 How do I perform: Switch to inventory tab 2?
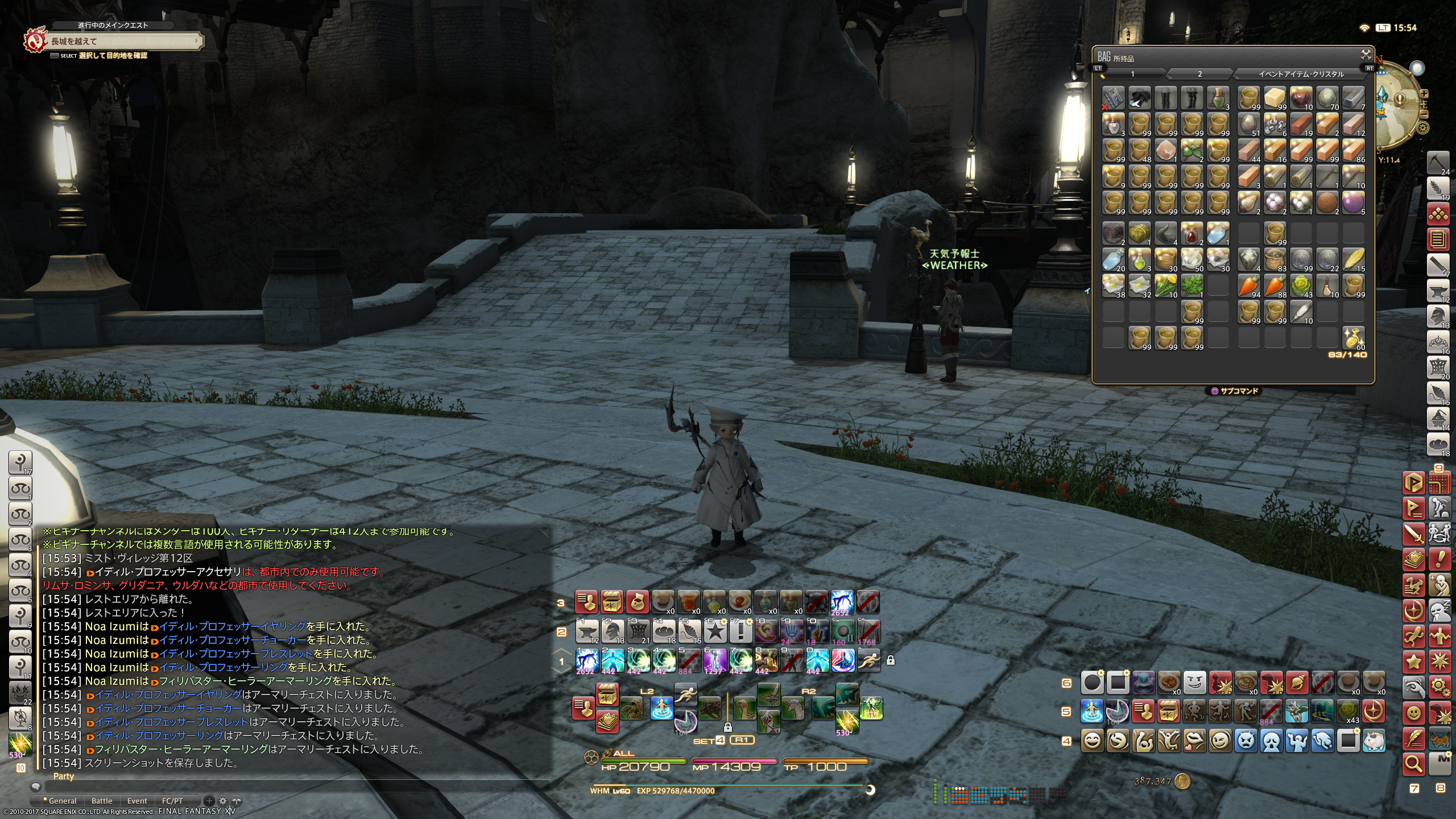1199,74
